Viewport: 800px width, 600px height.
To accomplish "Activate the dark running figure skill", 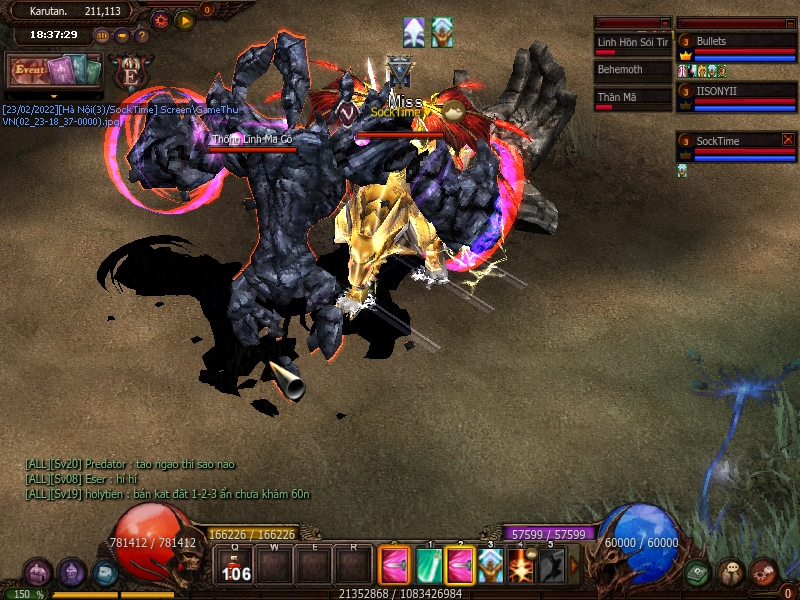I will tap(551, 565).
